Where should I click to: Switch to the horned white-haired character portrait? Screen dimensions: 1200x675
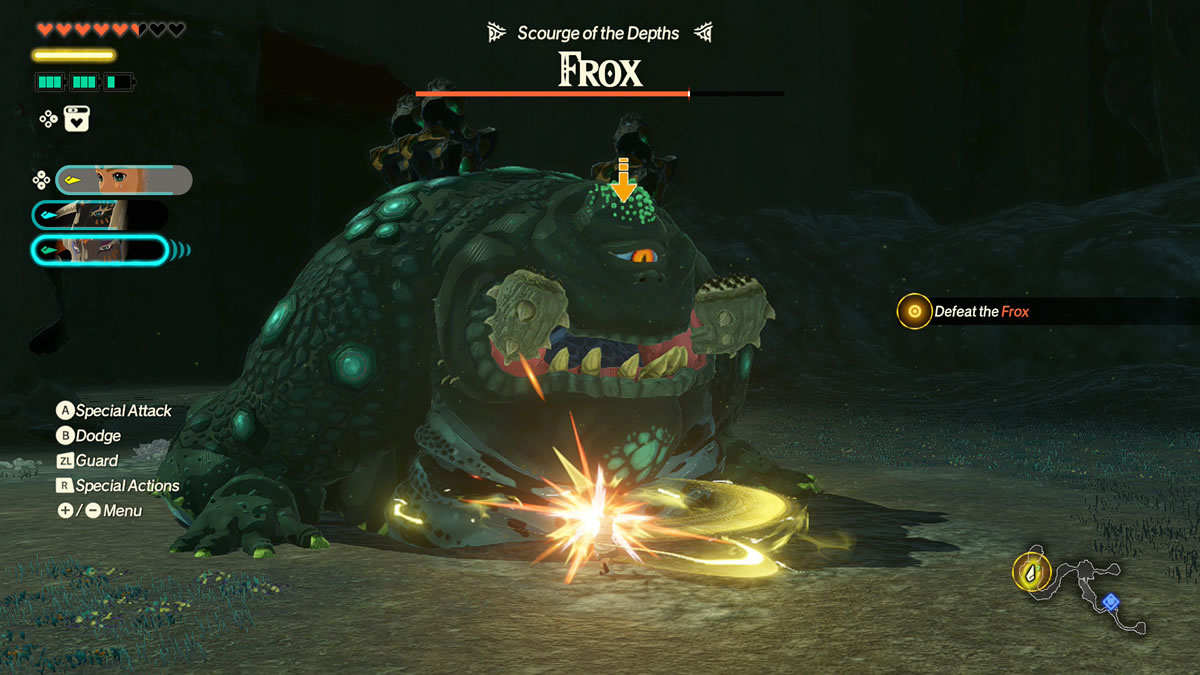pyautogui.click(x=100, y=215)
